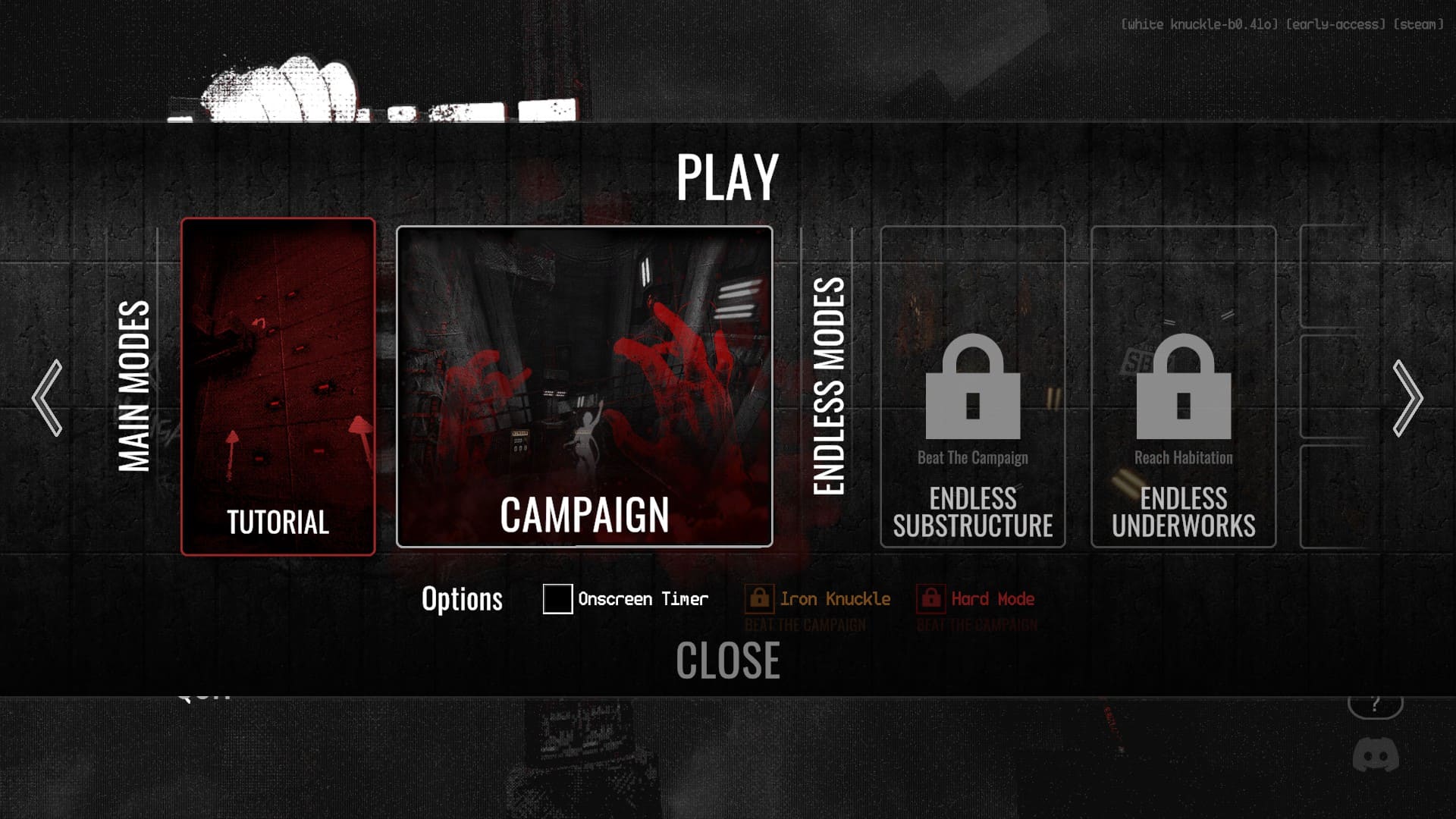Click the locked Iron Knuckle option
1456x819 pixels.
click(x=818, y=599)
